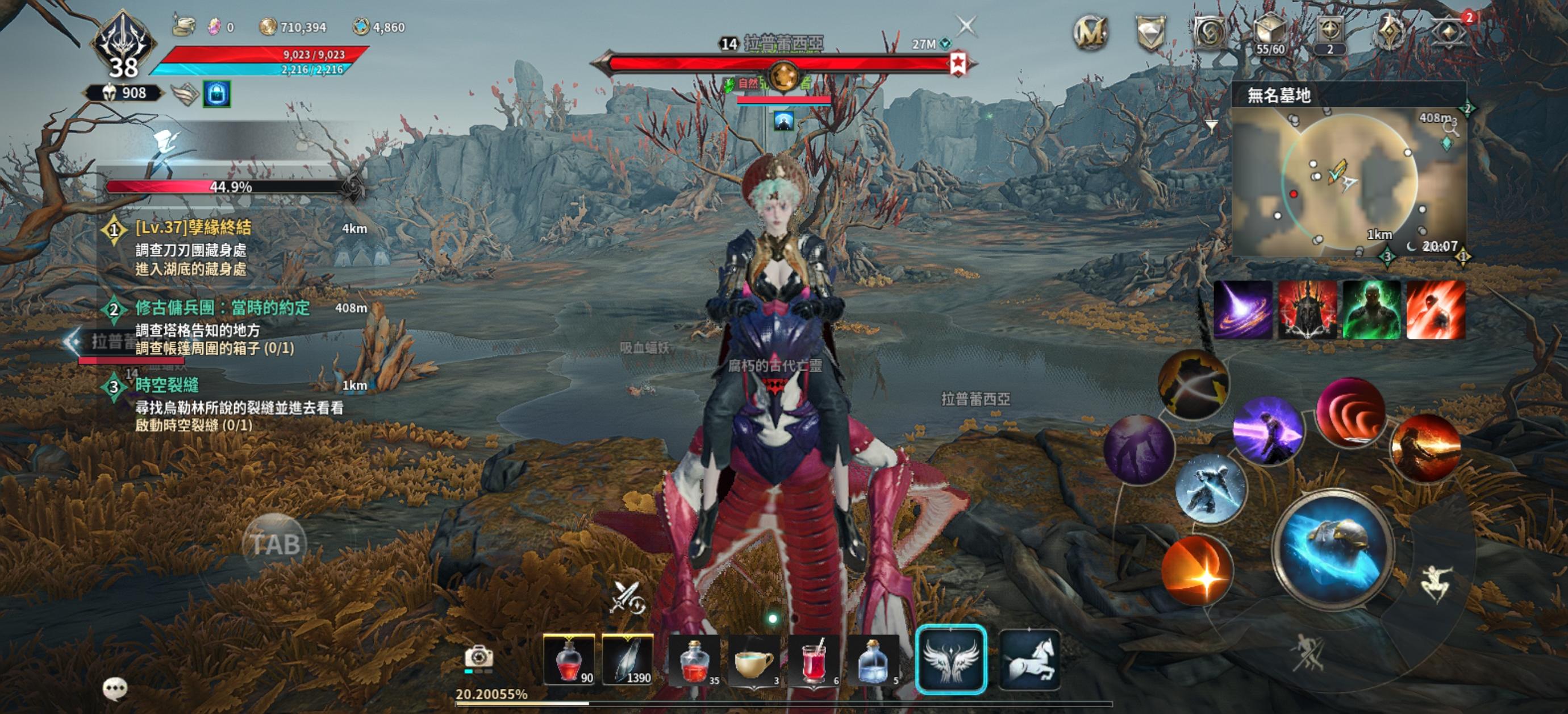1568x714 pixels.
Task: Select the 修古傭兵團：當時的約定 quest entry
Action: (222, 308)
